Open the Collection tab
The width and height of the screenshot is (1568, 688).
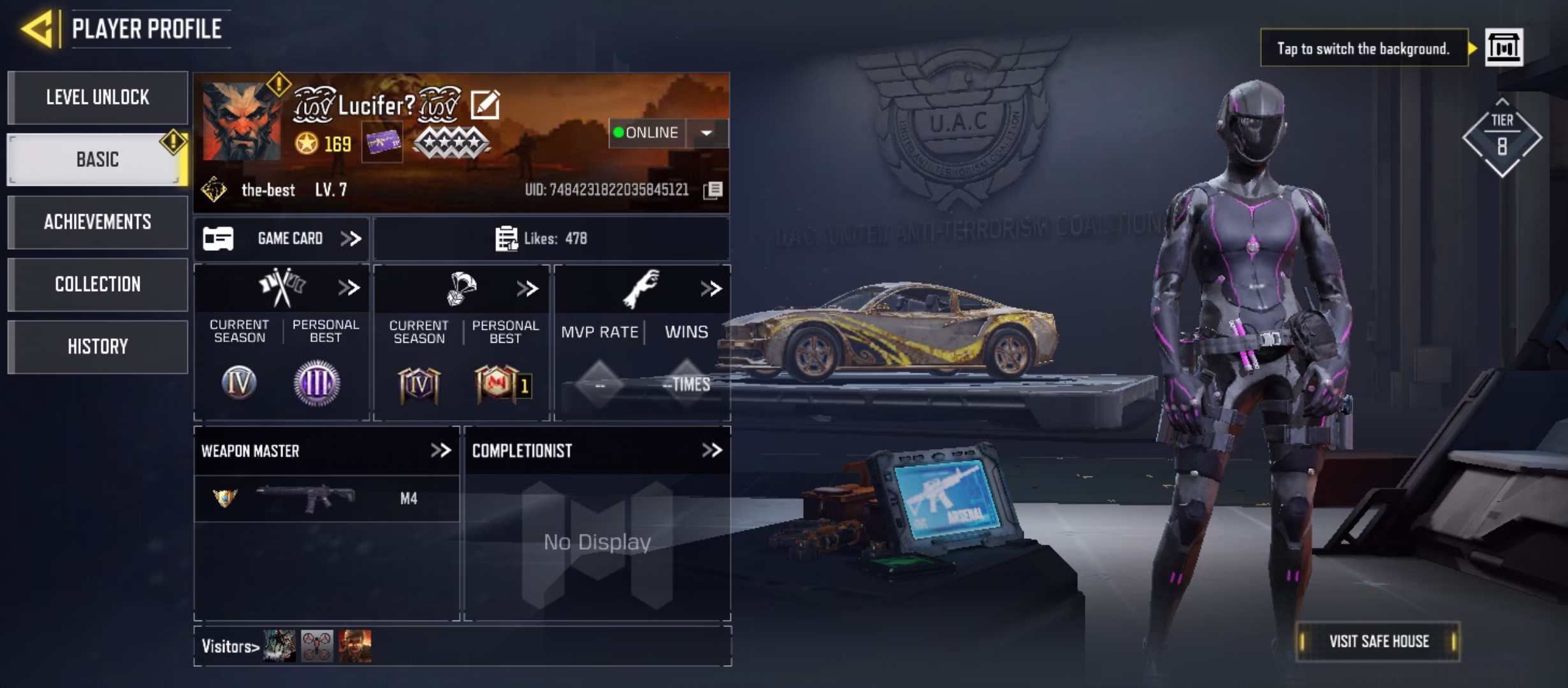[x=98, y=284]
